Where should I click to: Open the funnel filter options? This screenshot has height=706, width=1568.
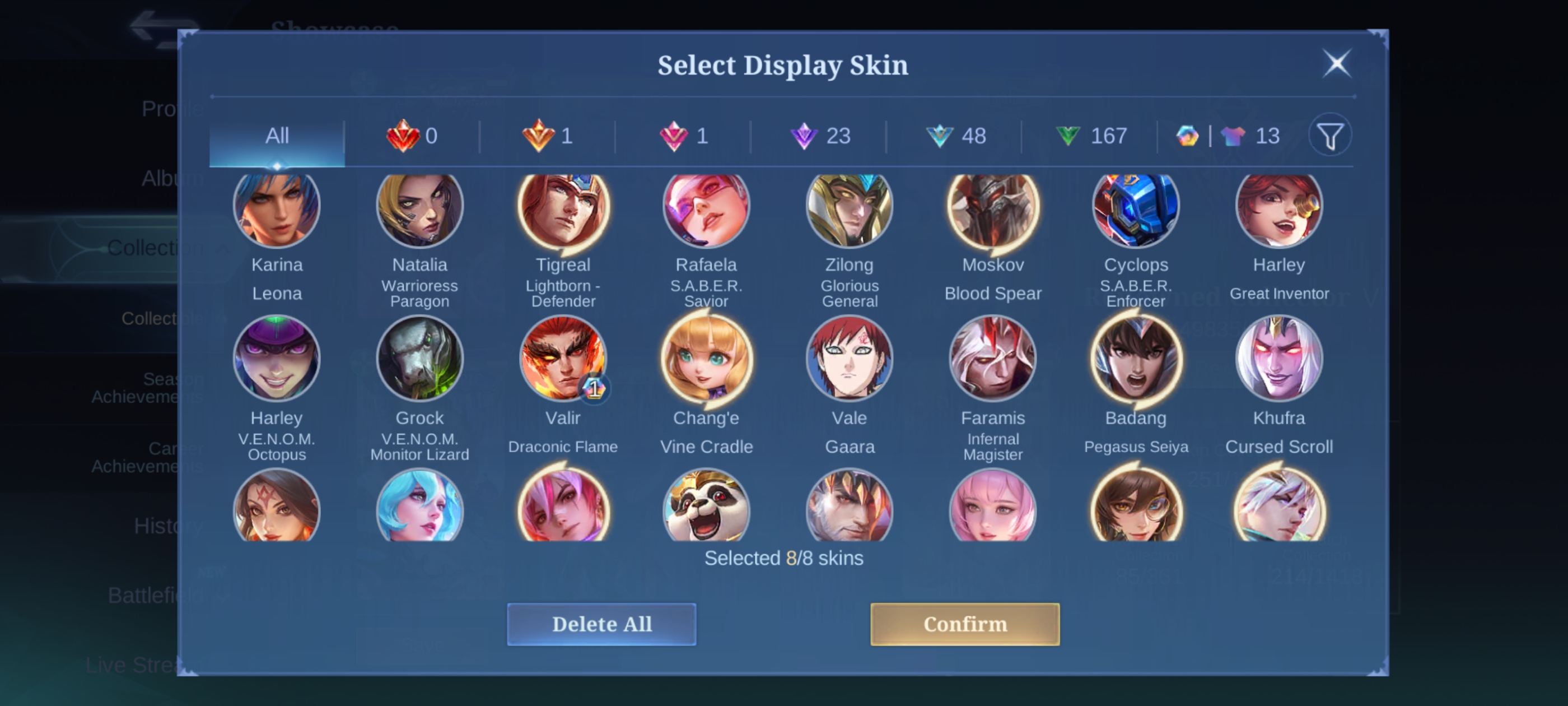1330,136
